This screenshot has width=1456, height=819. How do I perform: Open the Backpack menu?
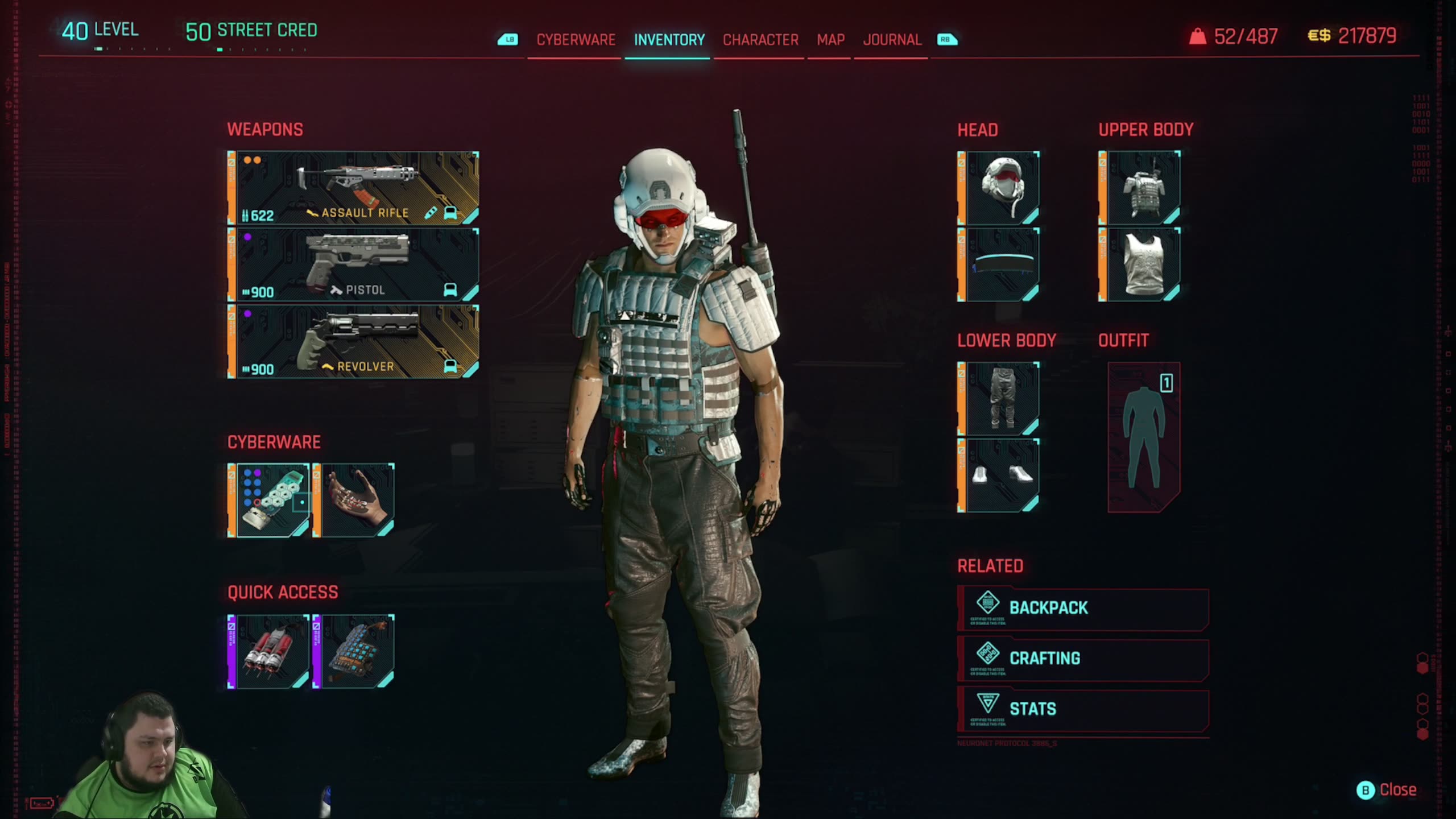pos(1083,608)
